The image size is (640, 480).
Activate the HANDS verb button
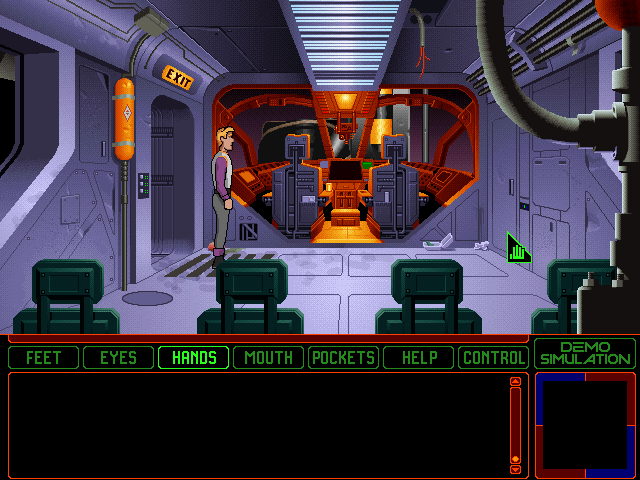pos(194,357)
